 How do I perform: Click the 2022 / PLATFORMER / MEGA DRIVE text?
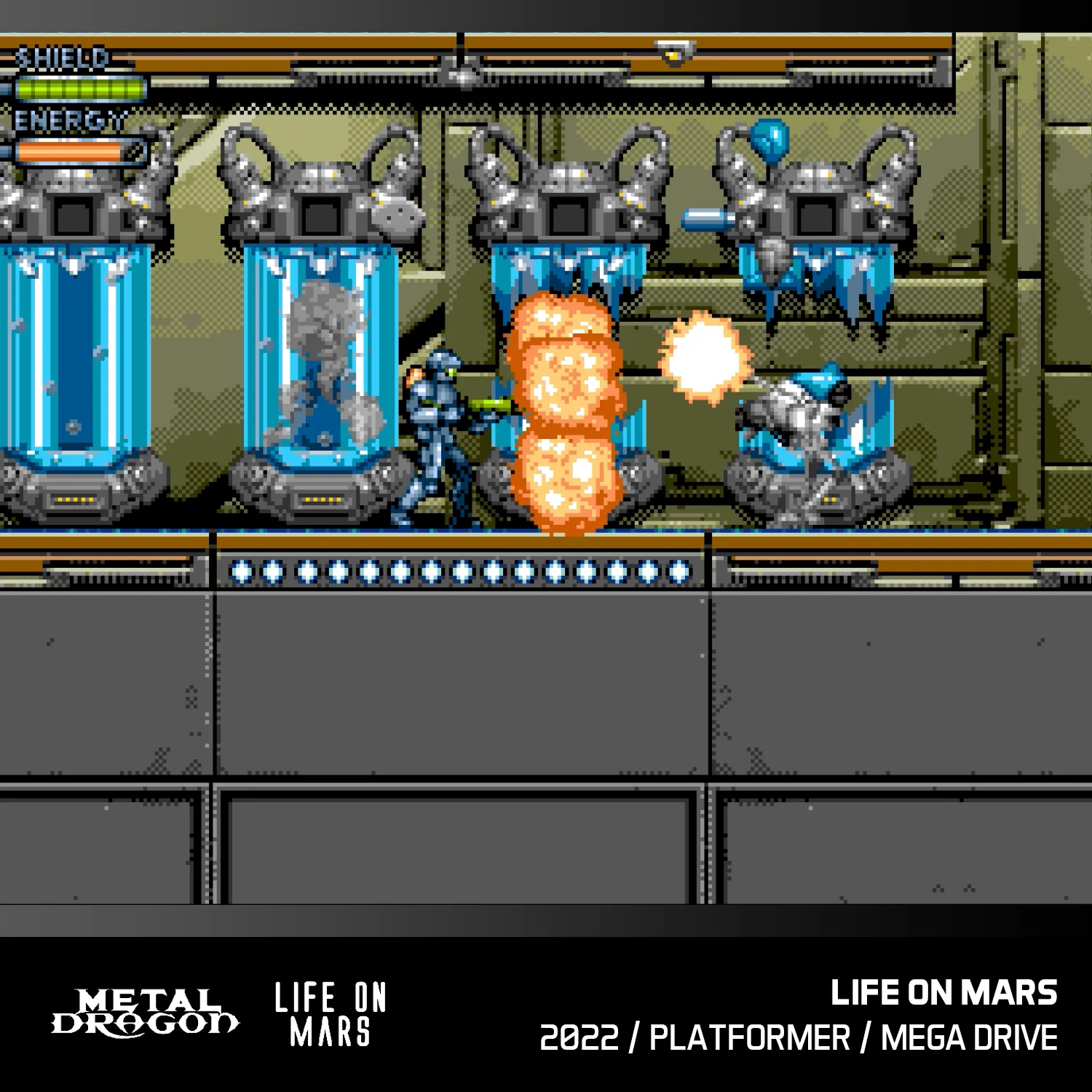[x=801, y=1034]
